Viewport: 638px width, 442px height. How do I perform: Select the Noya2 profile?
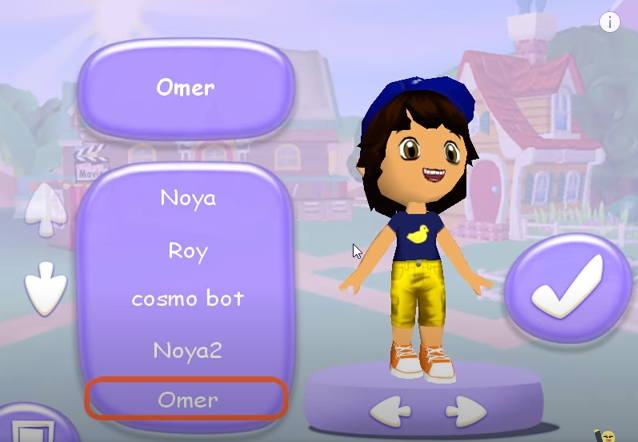[188, 350]
